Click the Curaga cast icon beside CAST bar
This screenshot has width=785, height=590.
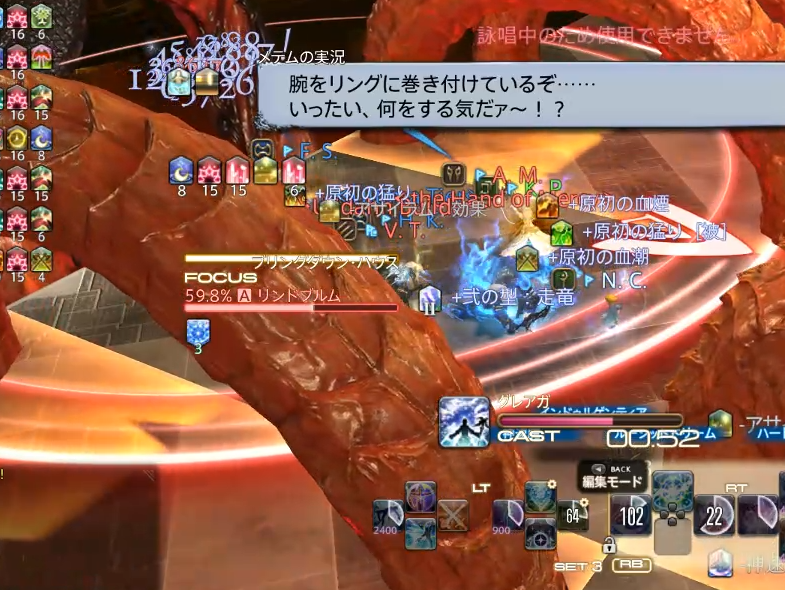[464, 421]
